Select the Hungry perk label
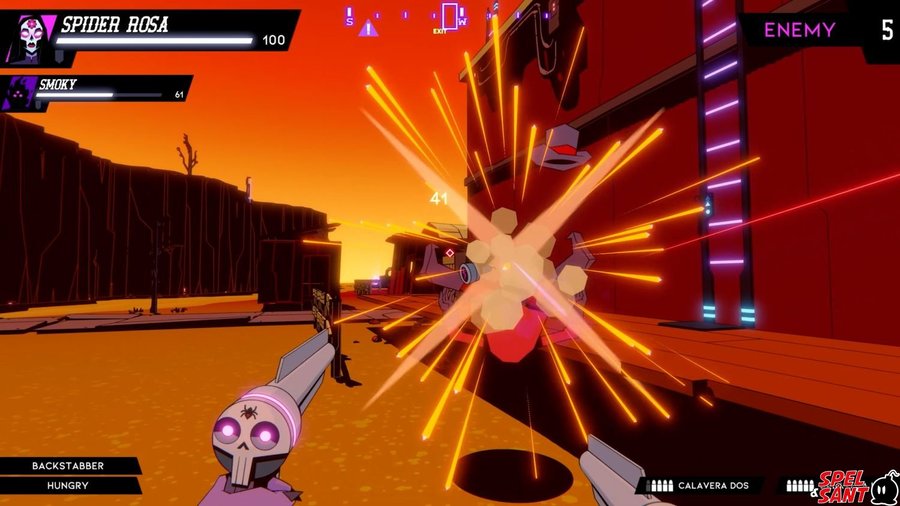 click(68, 486)
